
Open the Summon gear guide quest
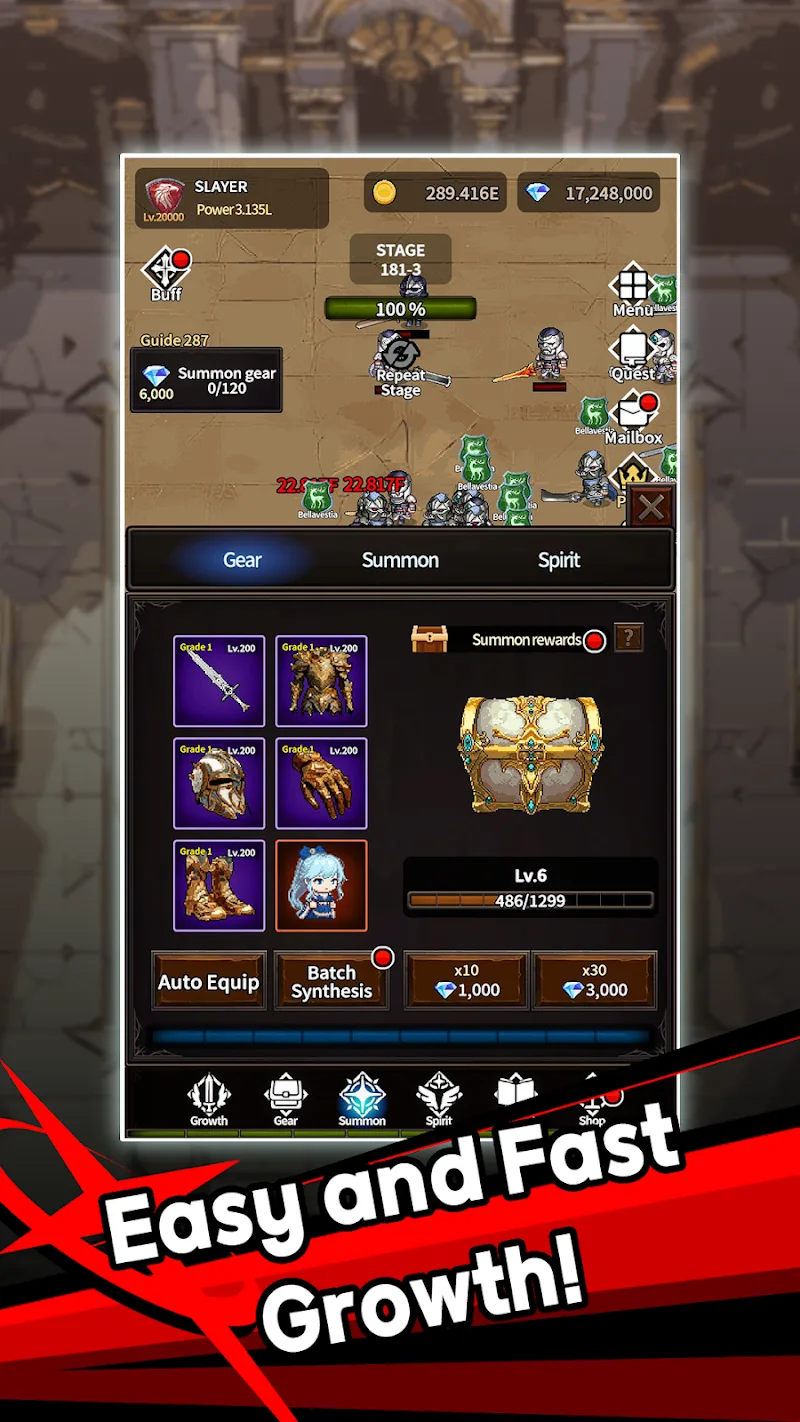tap(206, 380)
